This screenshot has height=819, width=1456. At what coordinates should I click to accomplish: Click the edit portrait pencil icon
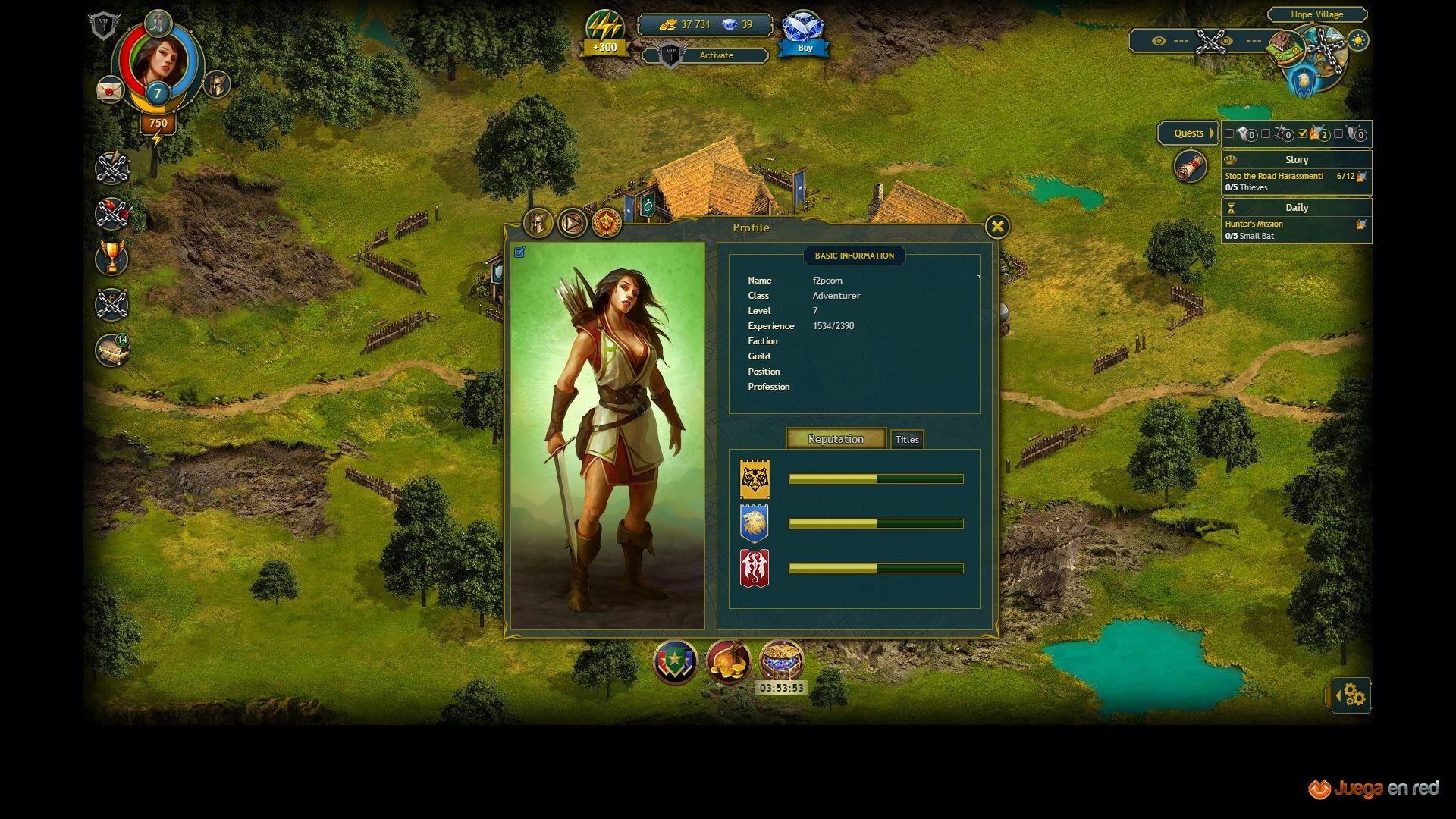point(519,253)
